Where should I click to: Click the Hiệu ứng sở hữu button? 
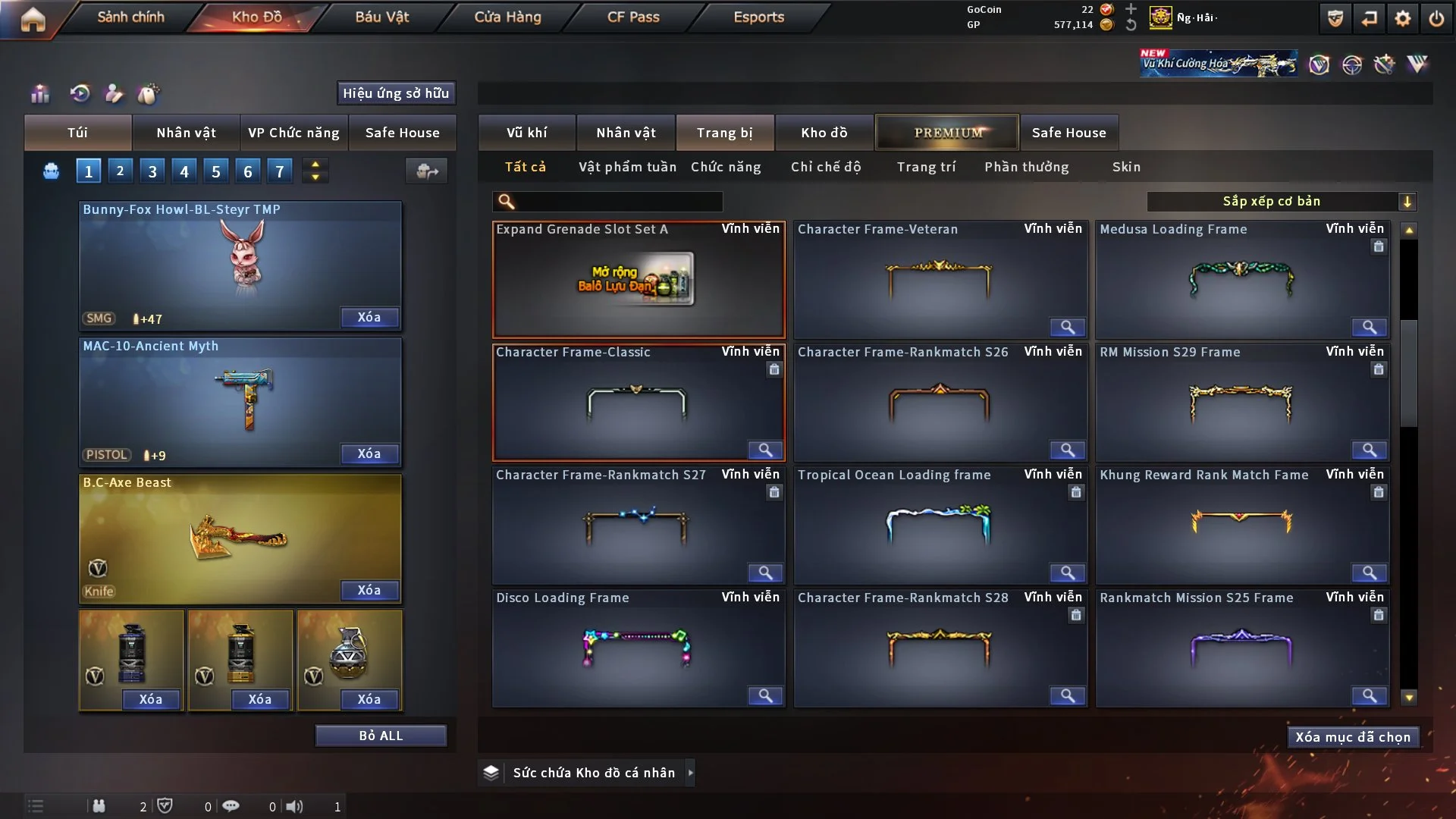(x=396, y=93)
